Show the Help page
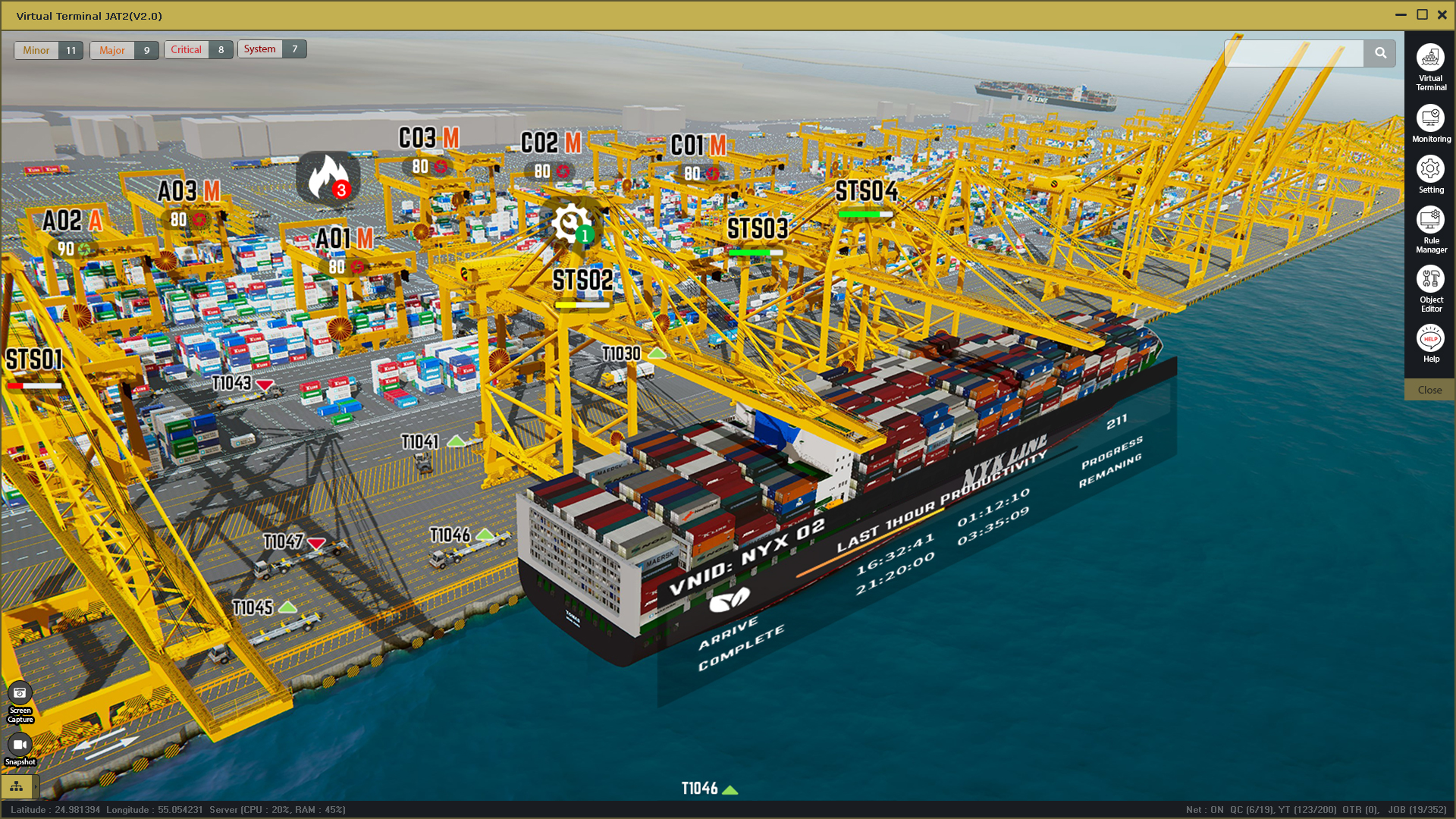The image size is (1456, 819). point(1430,344)
